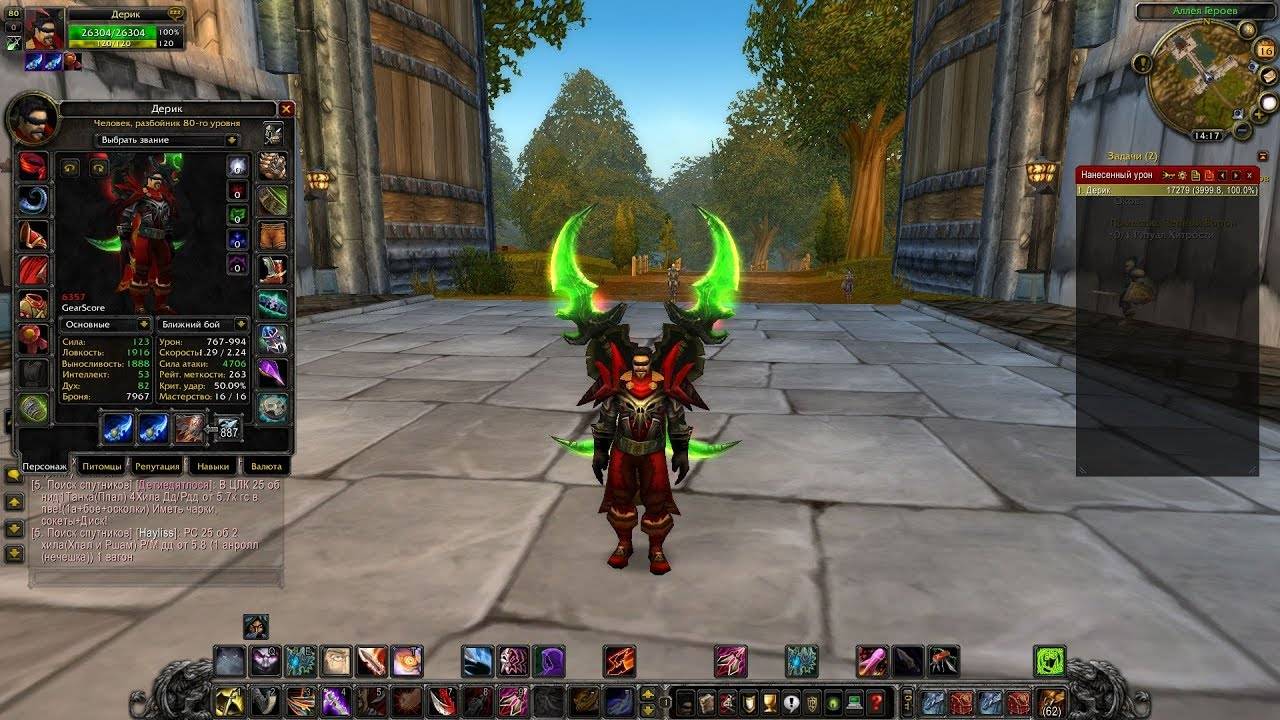This screenshot has height=720, width=1280.
Task: Open damage meter settings gear
Action: click(1181, 175)
